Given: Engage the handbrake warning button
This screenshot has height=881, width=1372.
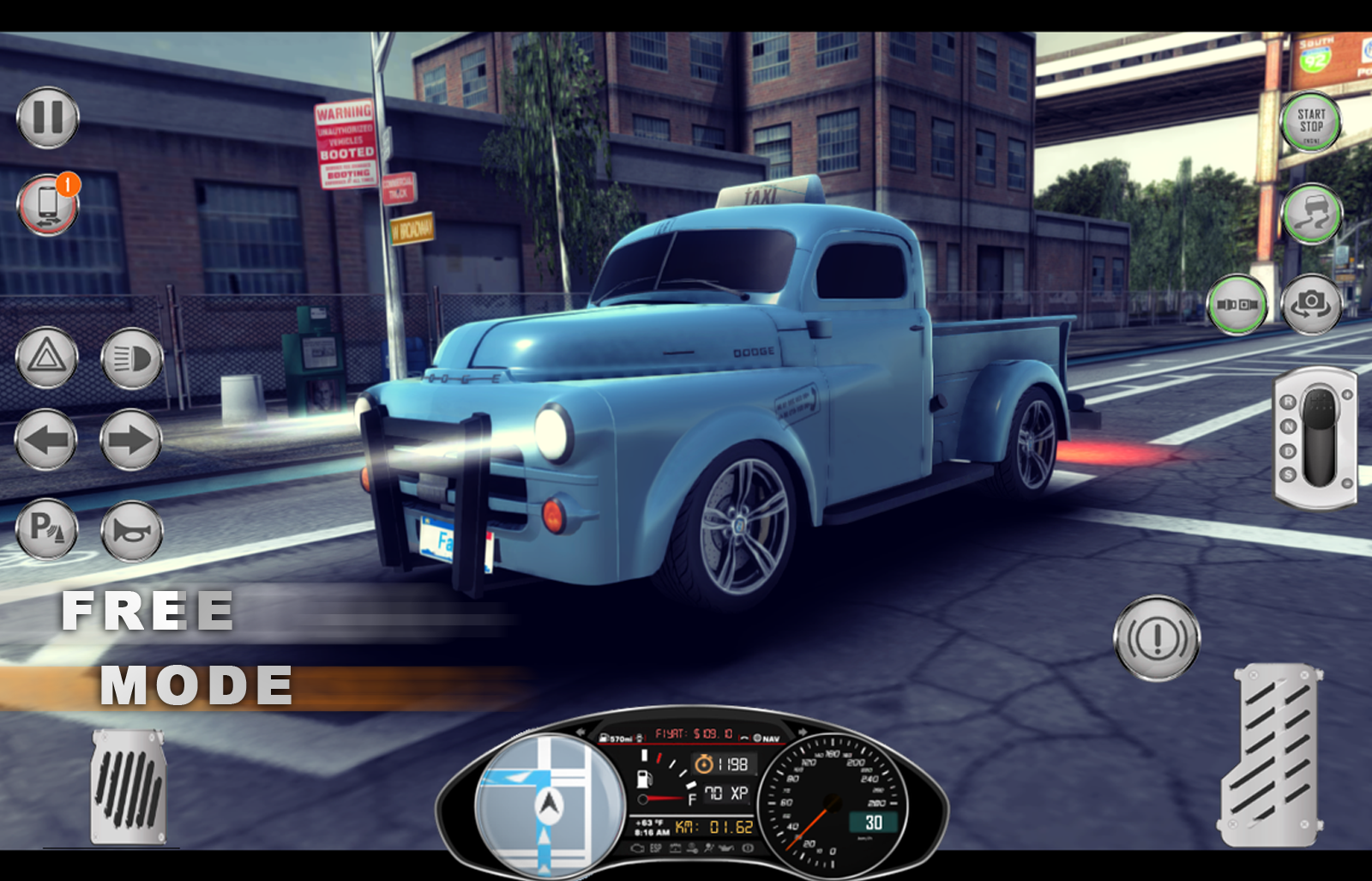Looking at the screenshot, I should (1157, 637).
